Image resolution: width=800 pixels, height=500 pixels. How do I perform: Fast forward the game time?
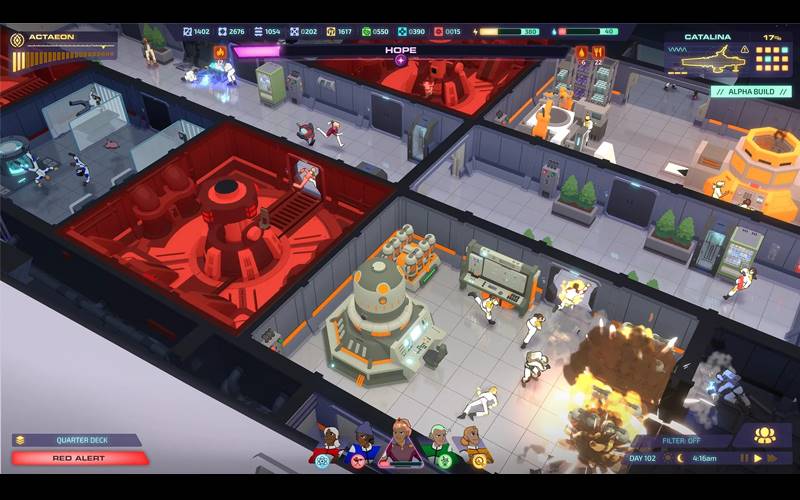pos(772,459)
